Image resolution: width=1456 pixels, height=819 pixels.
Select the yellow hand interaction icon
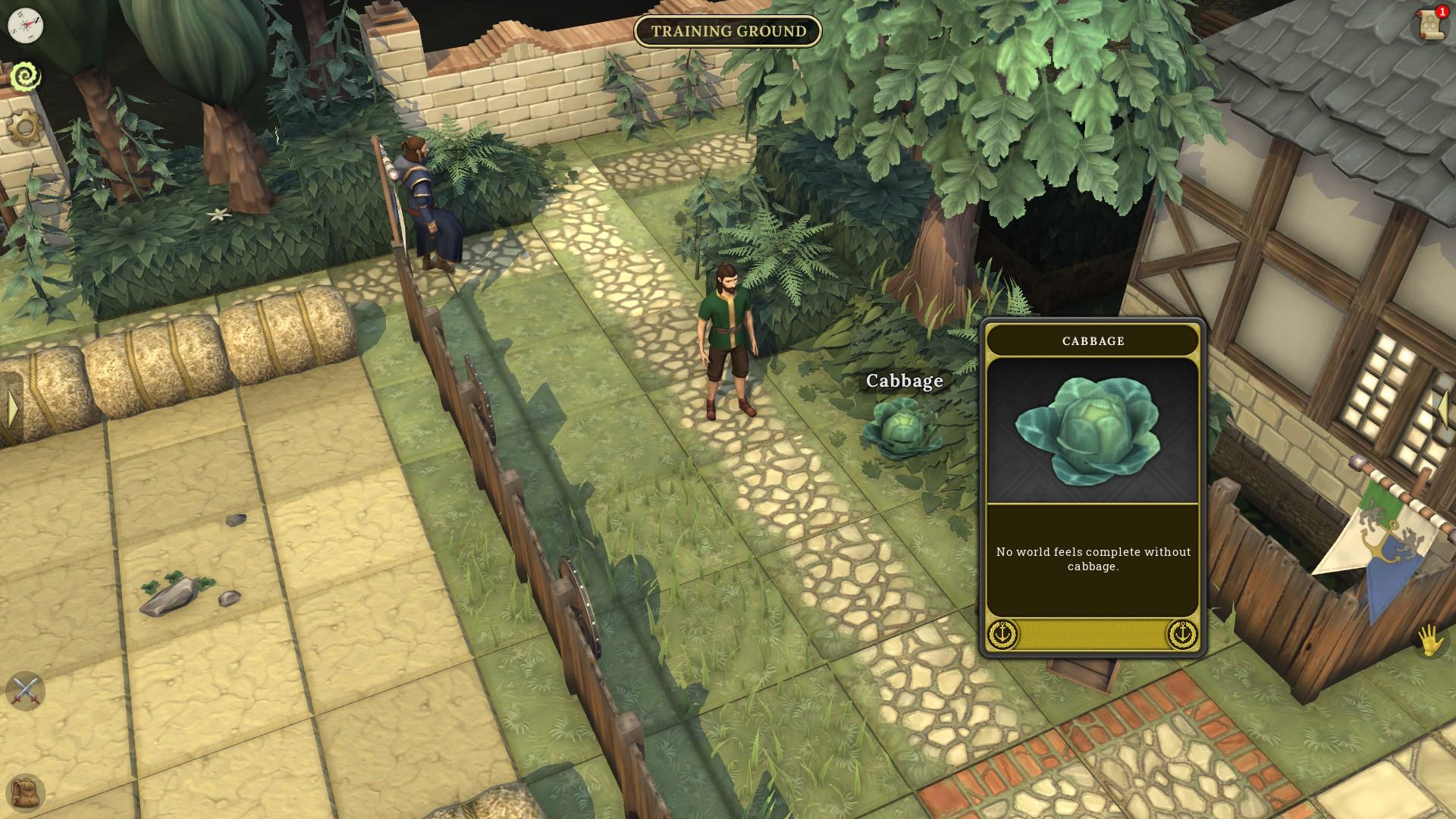click(x=1430, y=641)
